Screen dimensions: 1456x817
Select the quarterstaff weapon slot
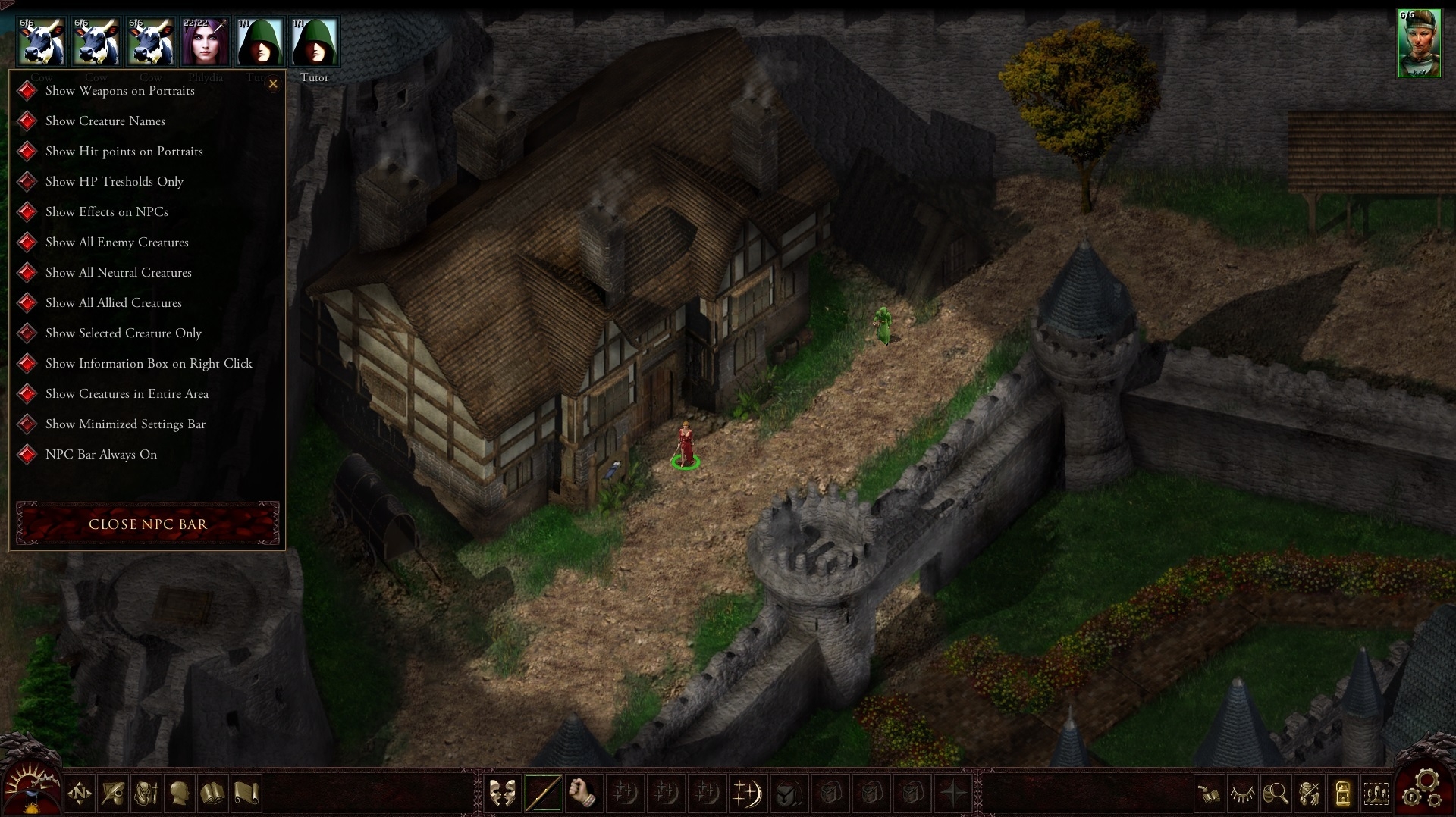click(543, 794)
